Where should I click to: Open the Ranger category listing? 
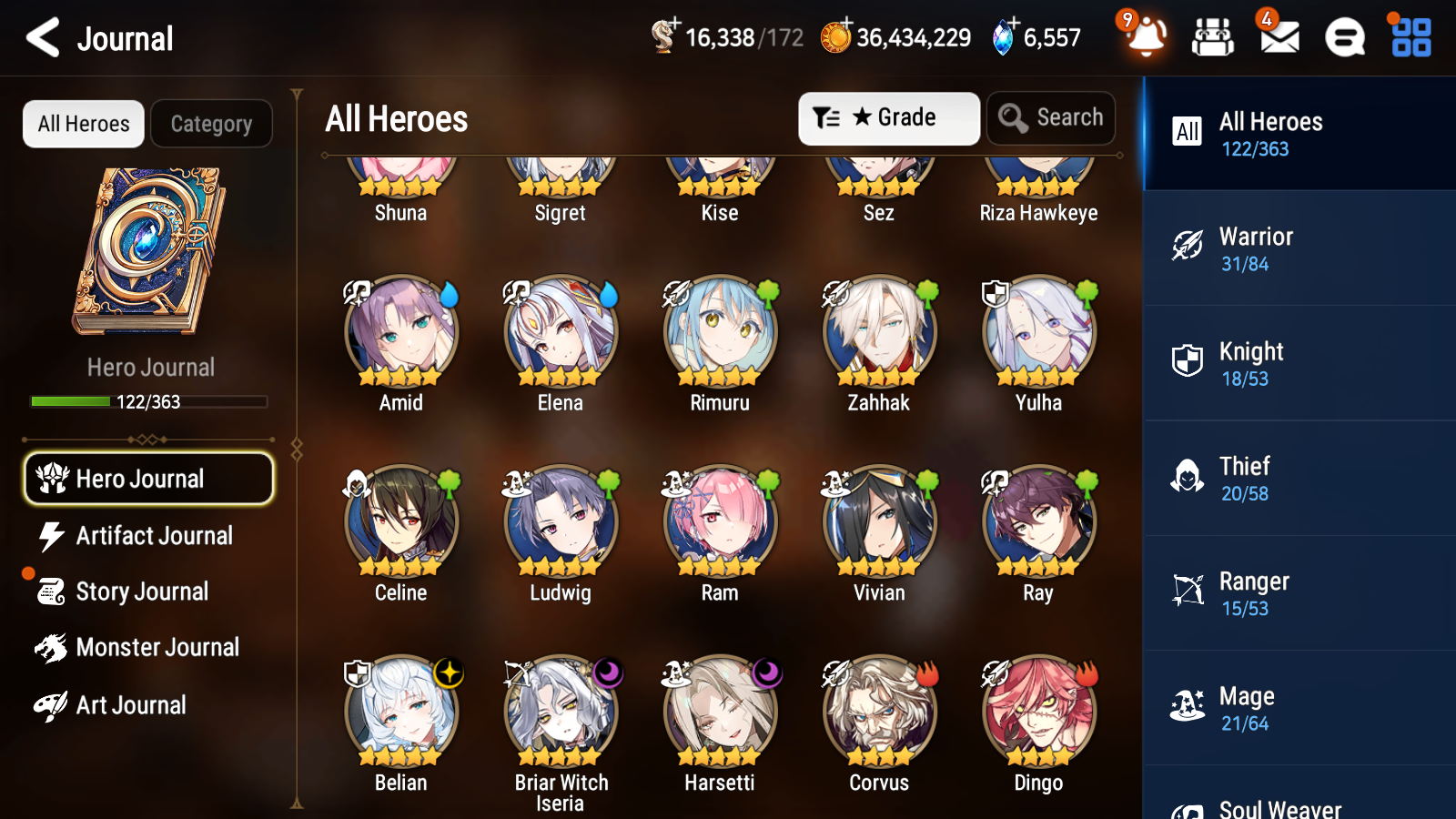point(1299,593)
